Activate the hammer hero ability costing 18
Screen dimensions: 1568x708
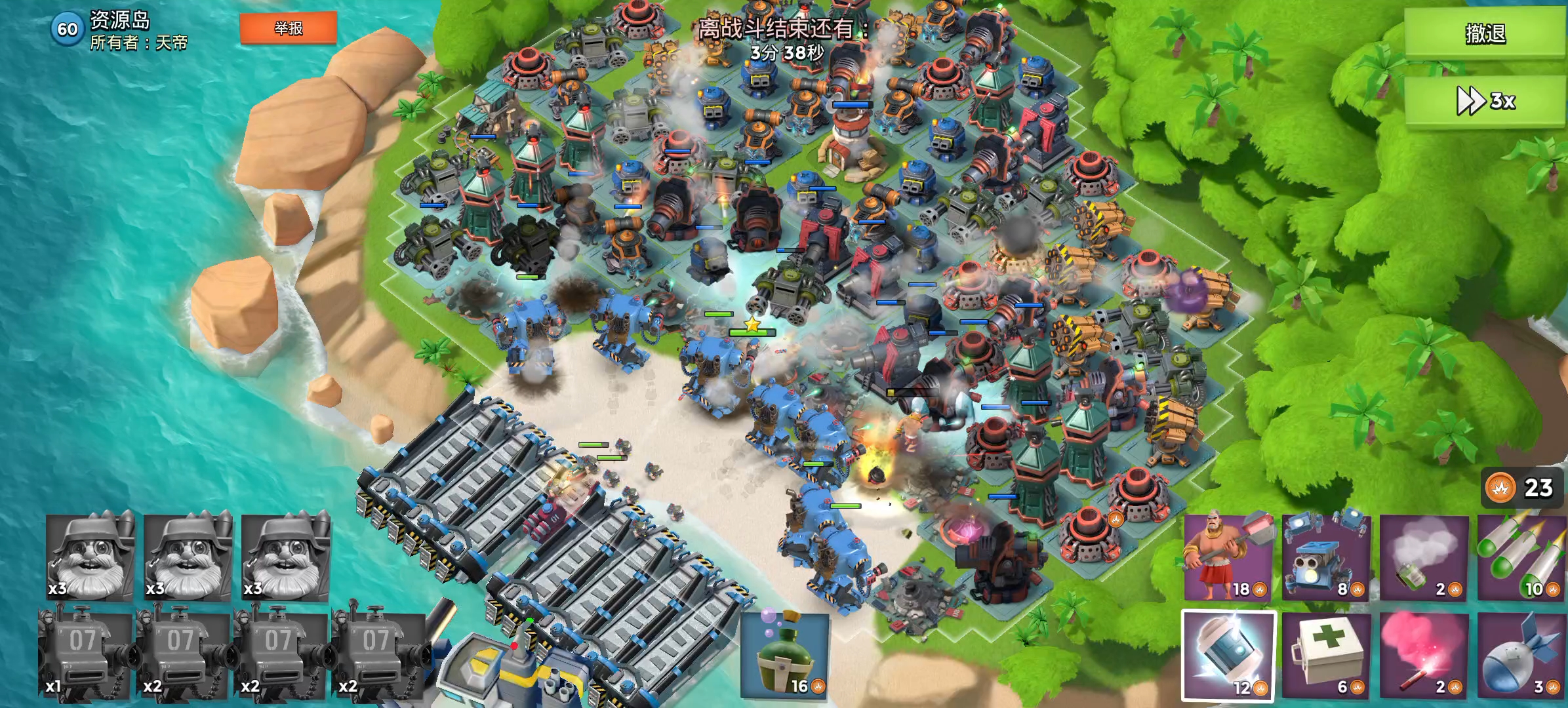coord(1228,557)
